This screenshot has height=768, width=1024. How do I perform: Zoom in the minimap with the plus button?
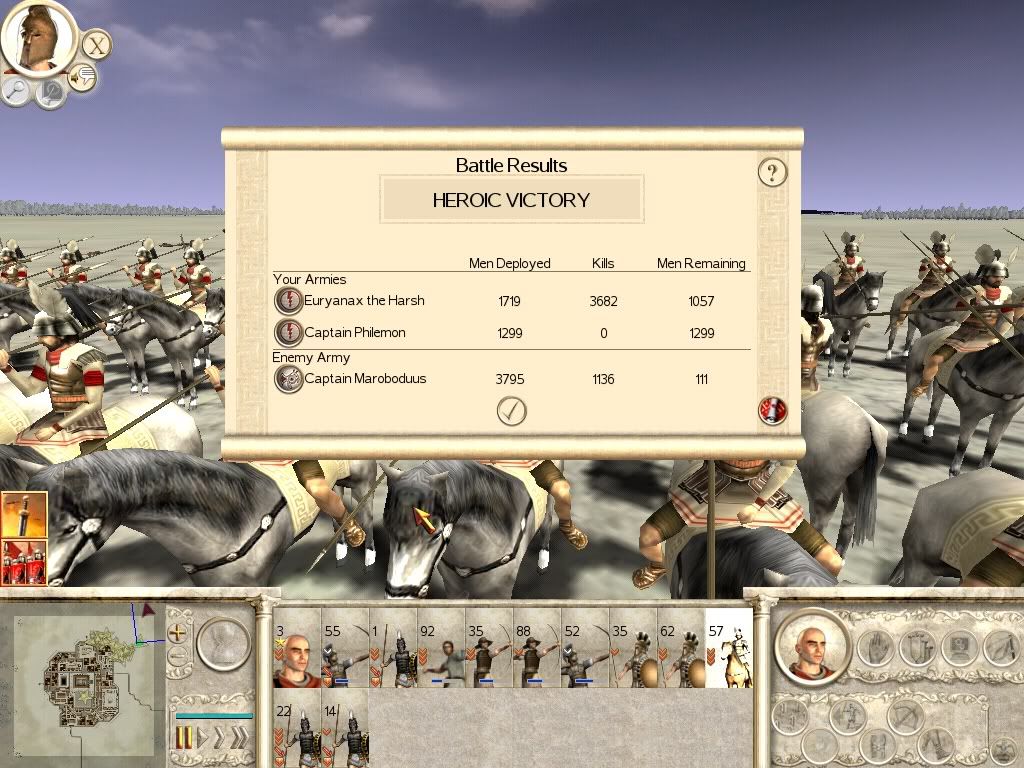click(179, 633)
